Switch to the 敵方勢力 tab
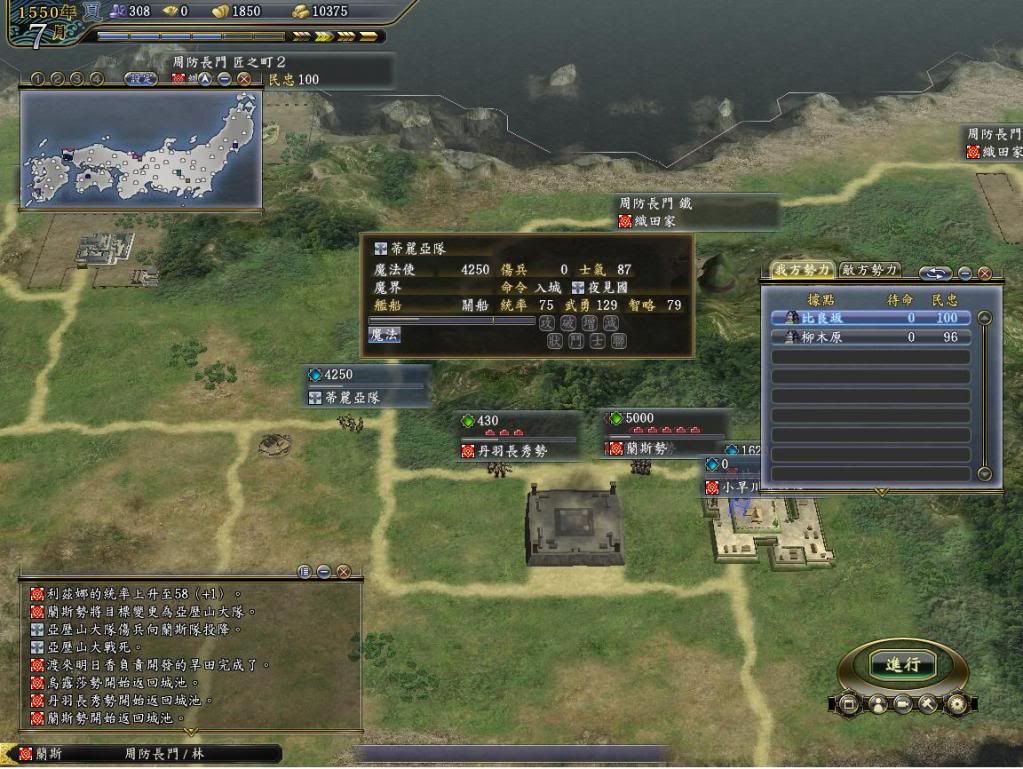This screenshot has width=1023, height=769. 869,270
